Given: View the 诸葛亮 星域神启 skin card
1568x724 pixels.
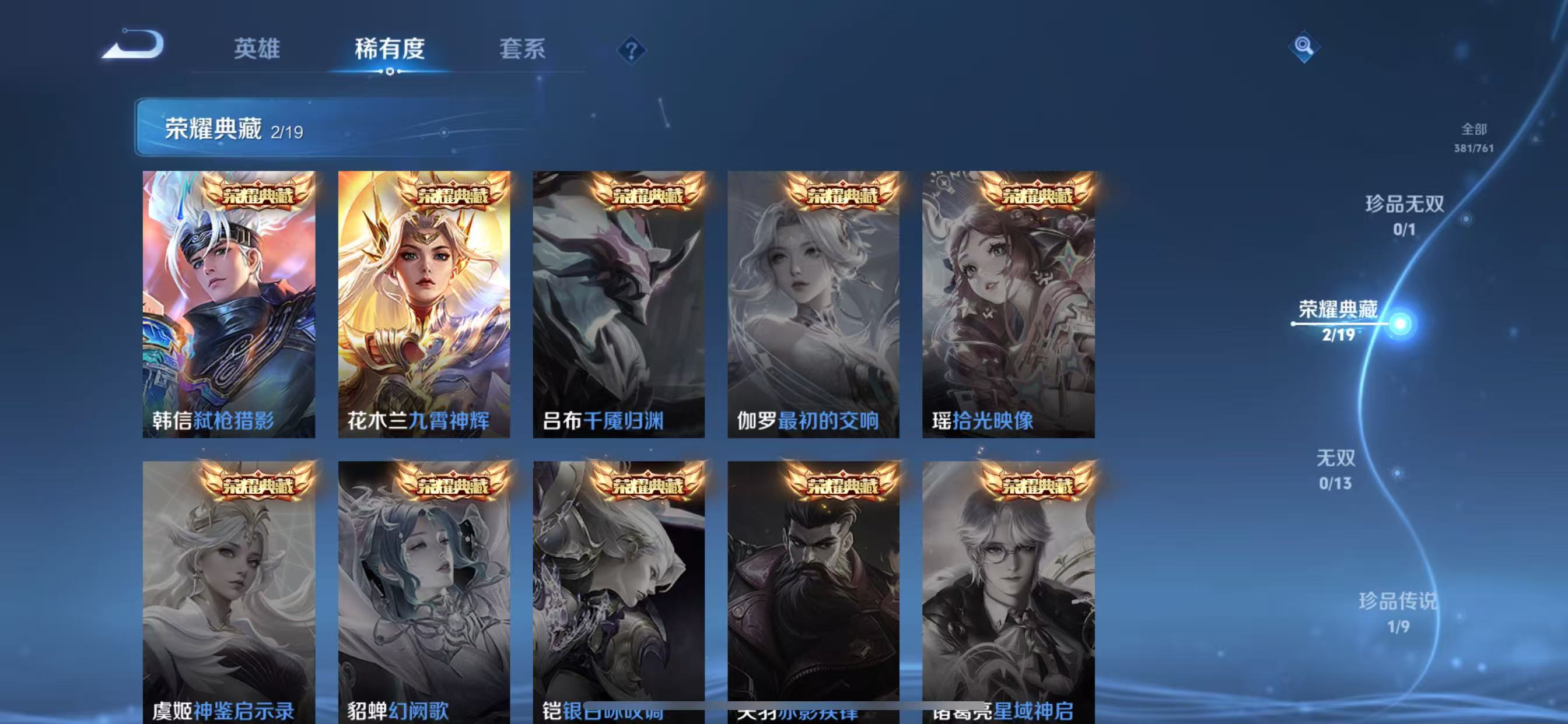Looking at the screenshot, I should (1008, 590).
